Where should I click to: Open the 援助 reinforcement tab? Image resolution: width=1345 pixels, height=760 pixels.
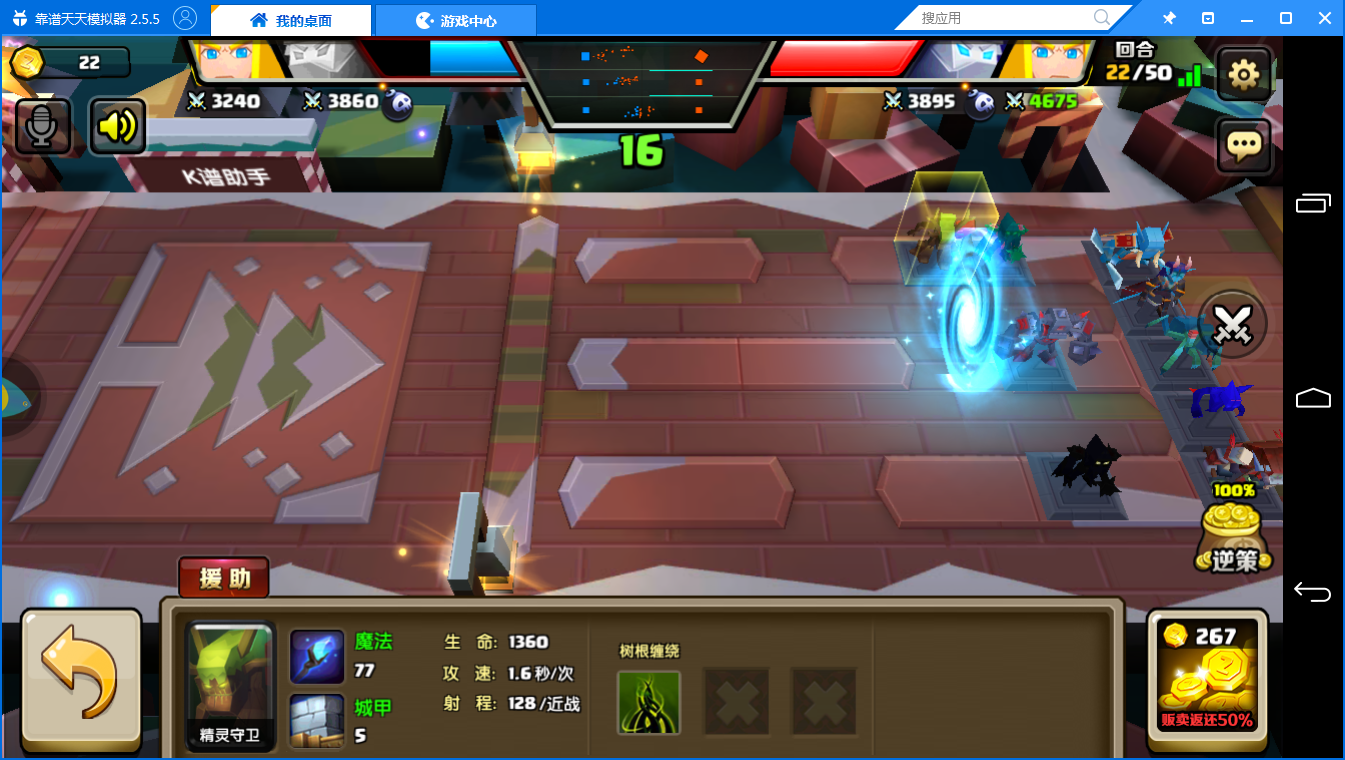[x=224, y=577]
